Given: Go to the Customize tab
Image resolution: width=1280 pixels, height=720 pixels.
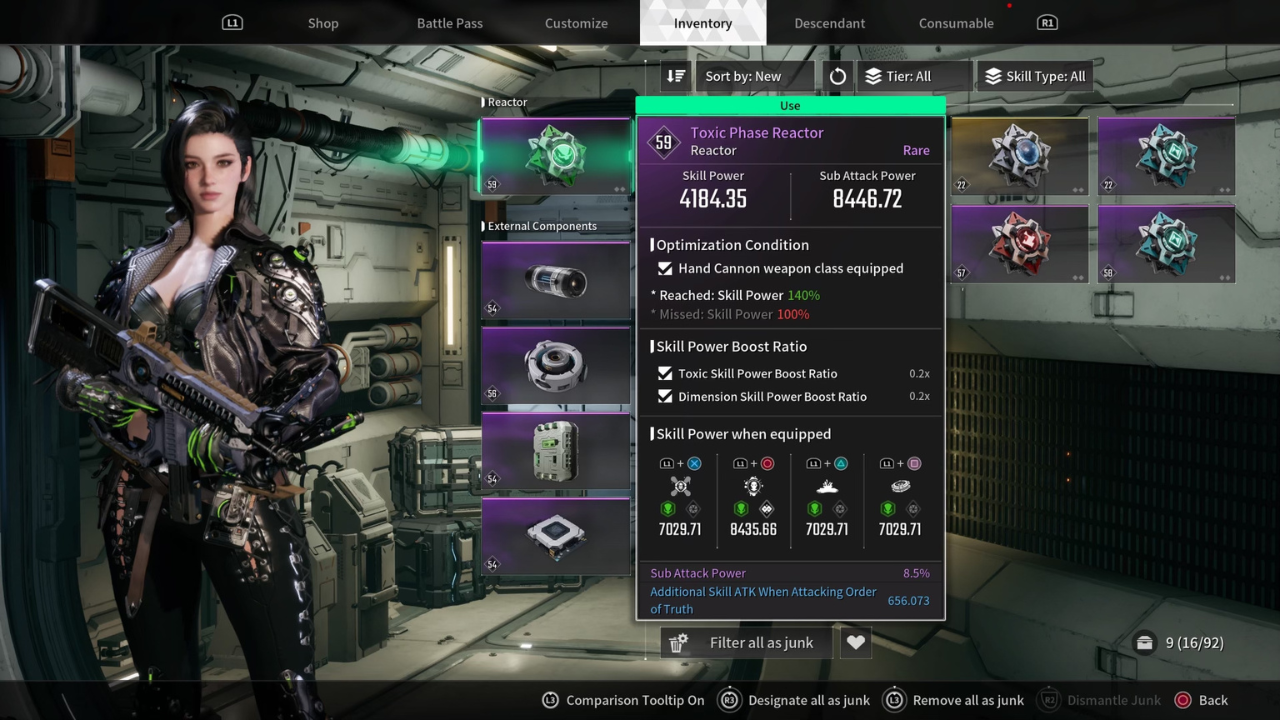Looking at the screenshot, I should (x=576, y=23).
